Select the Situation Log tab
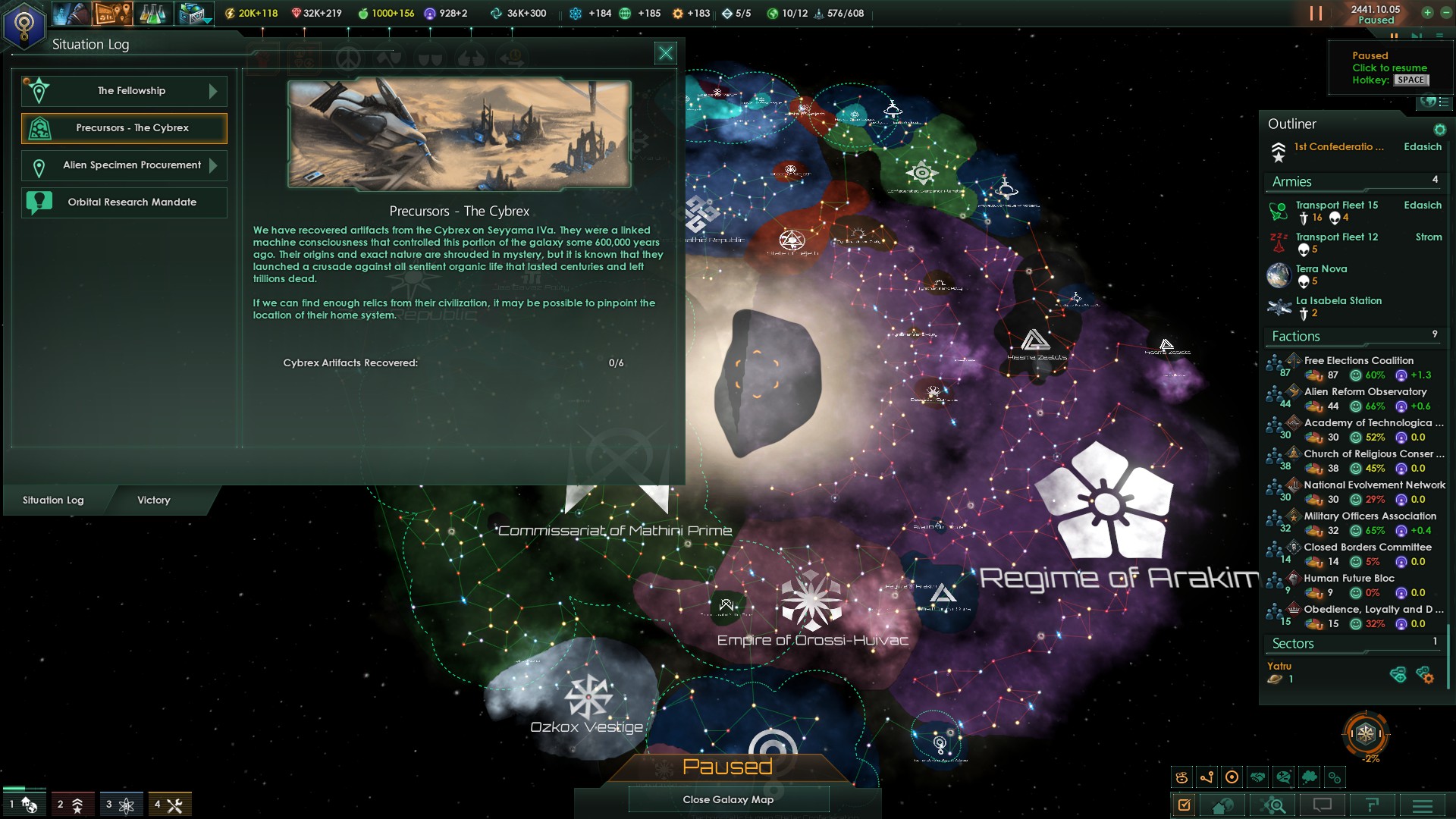1456x819 pixels. pos(53,500)
